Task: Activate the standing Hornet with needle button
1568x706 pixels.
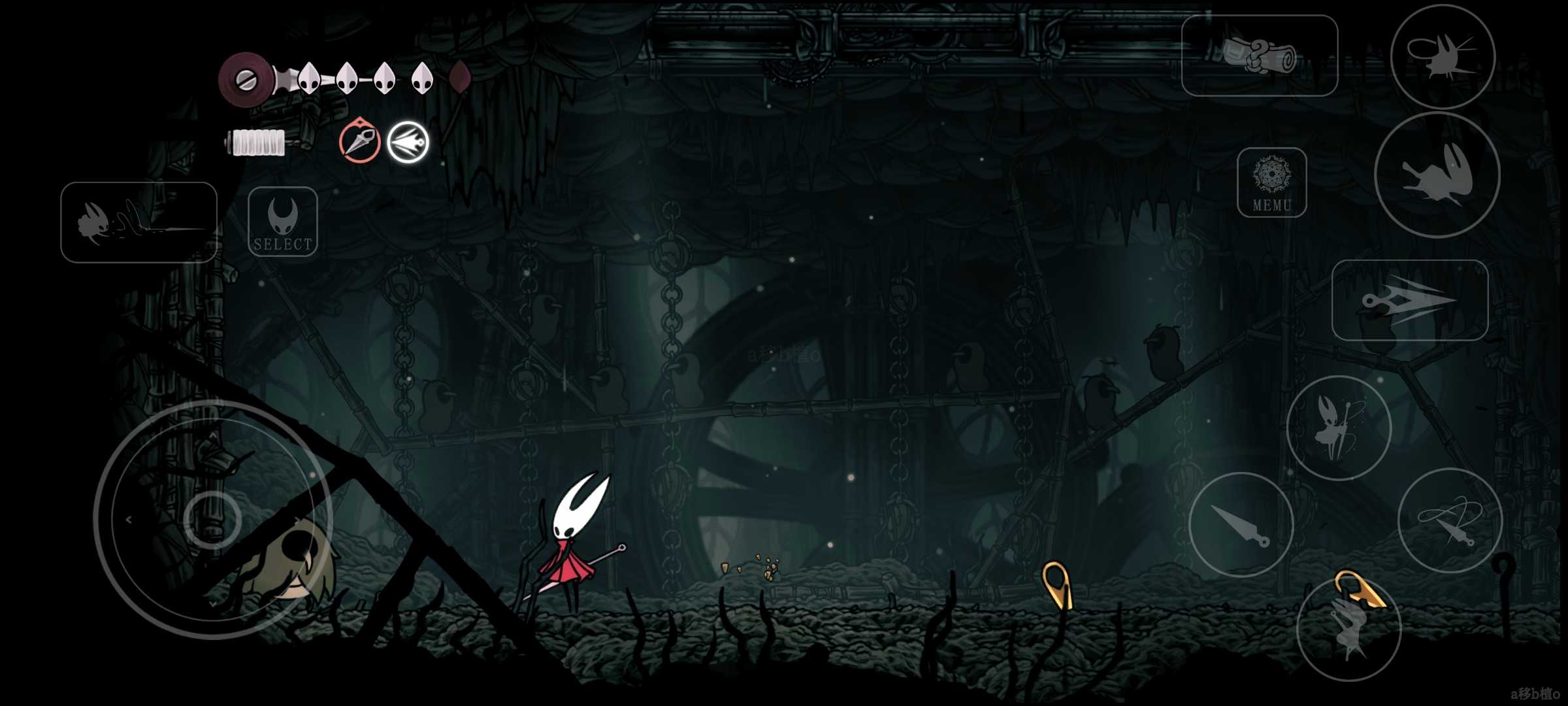Action: coord(1339,428)
